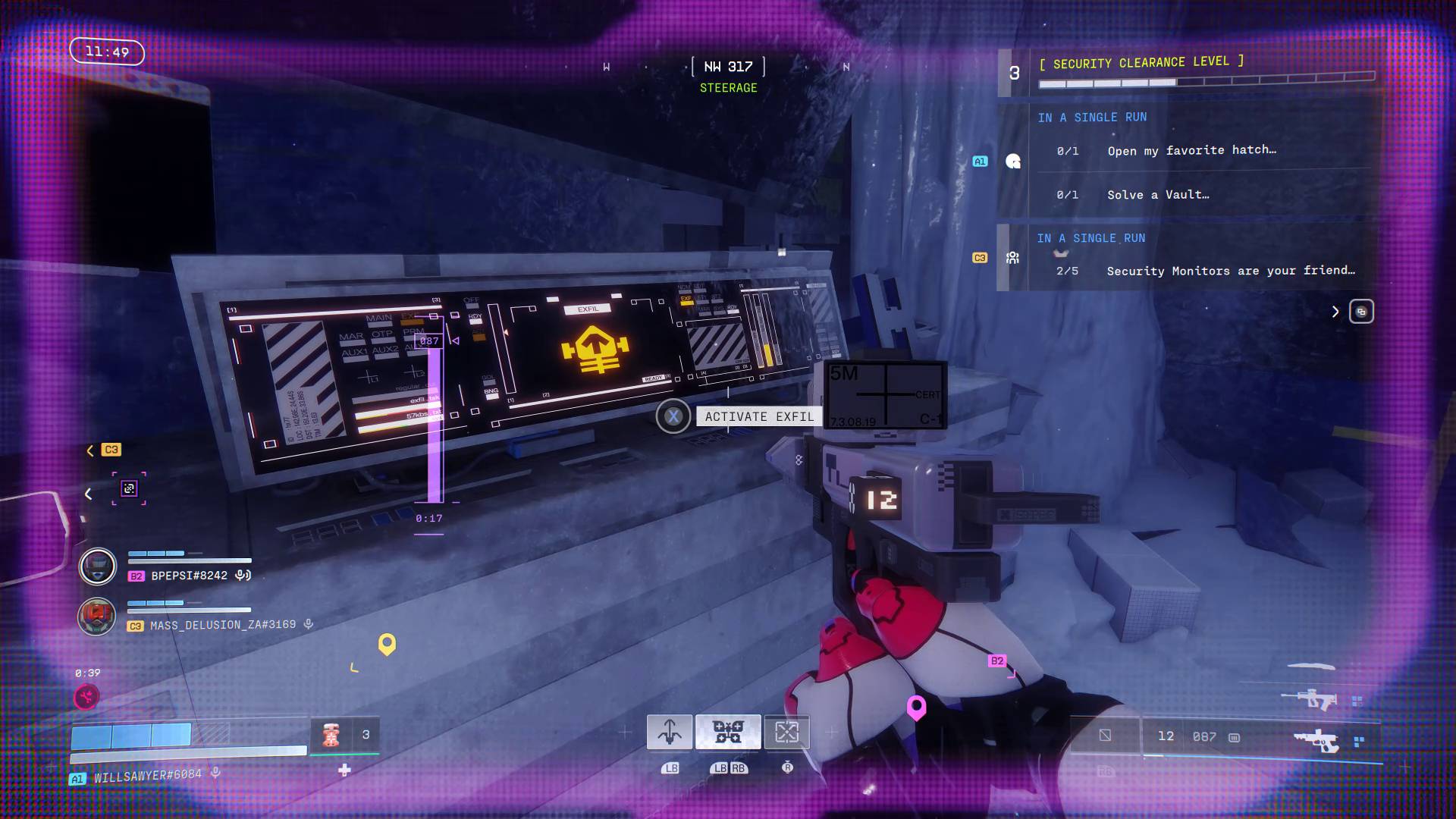
Task: Open the Security Monitors are your friend quest
Action: tap(1228, 271)
